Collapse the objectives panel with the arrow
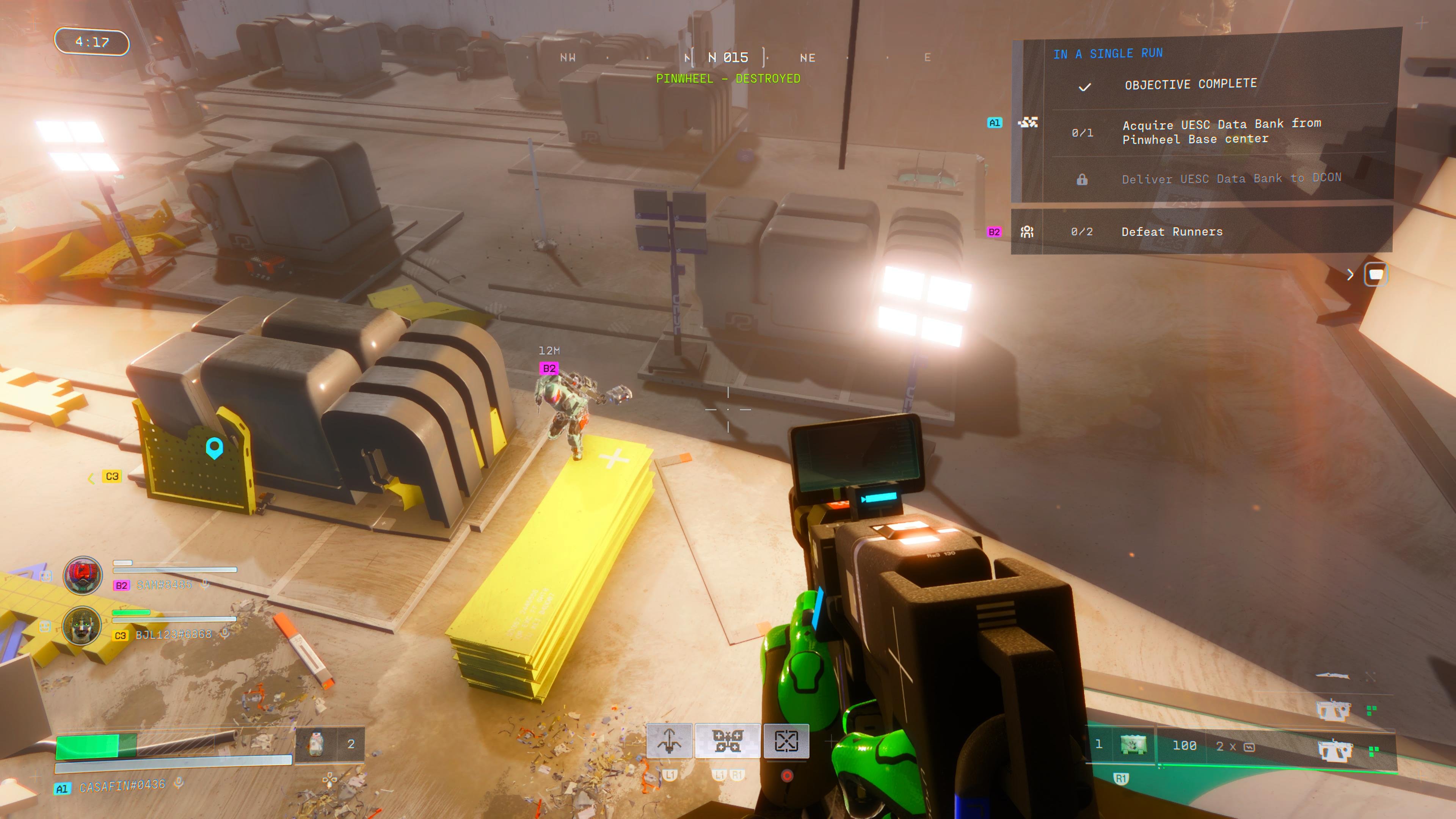Image resolution: width=1456 pixels, height=819 pixels. [x=1350, y=275]
